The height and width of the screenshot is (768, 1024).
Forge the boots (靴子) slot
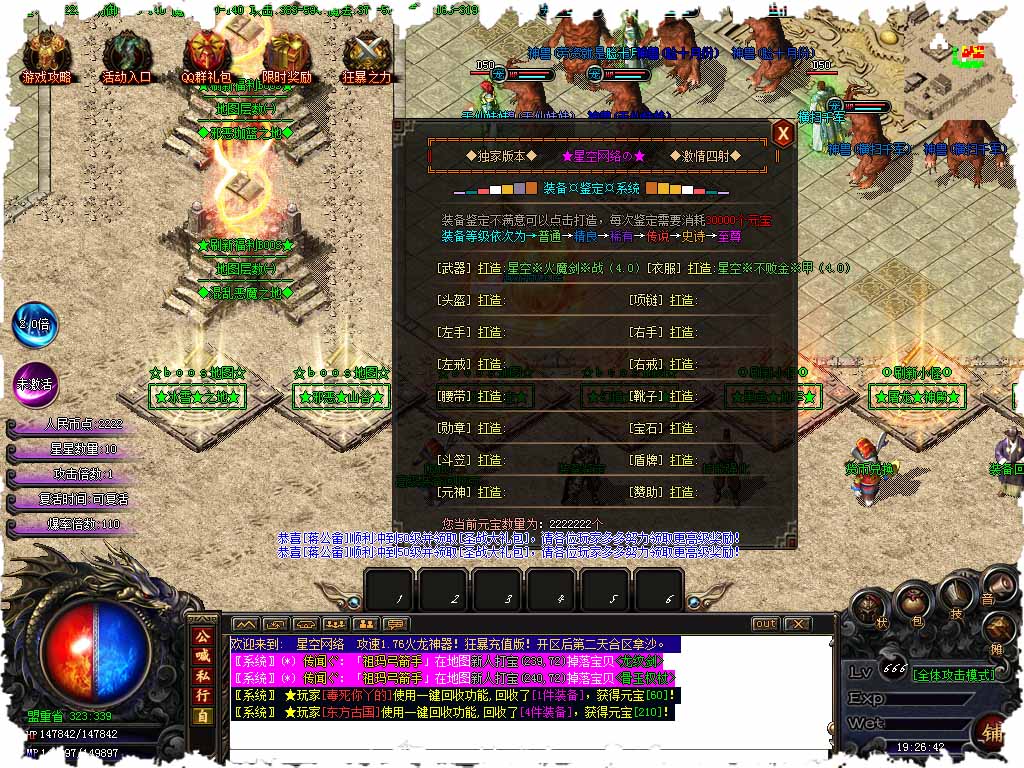(x=682, y=396)
